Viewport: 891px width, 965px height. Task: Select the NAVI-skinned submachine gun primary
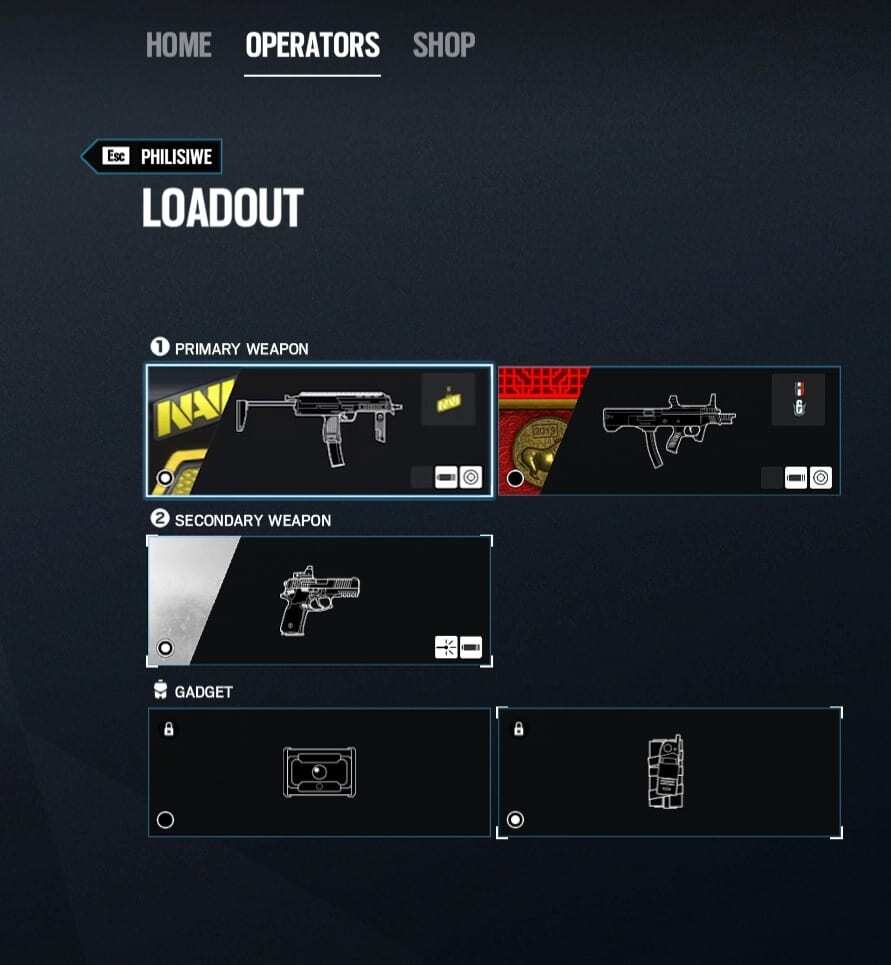point(319,430)
